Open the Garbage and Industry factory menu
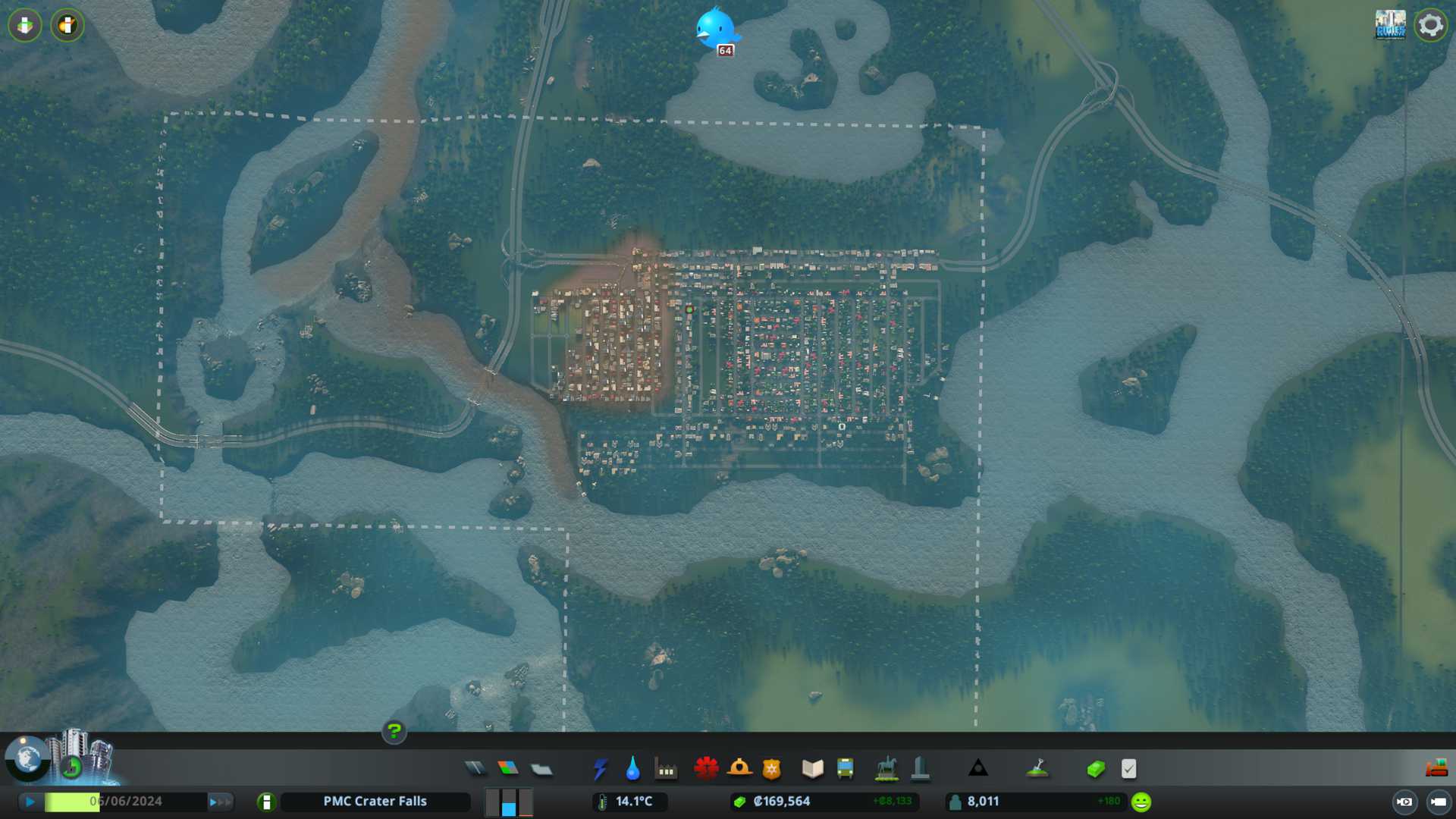 tap(666, 769)
